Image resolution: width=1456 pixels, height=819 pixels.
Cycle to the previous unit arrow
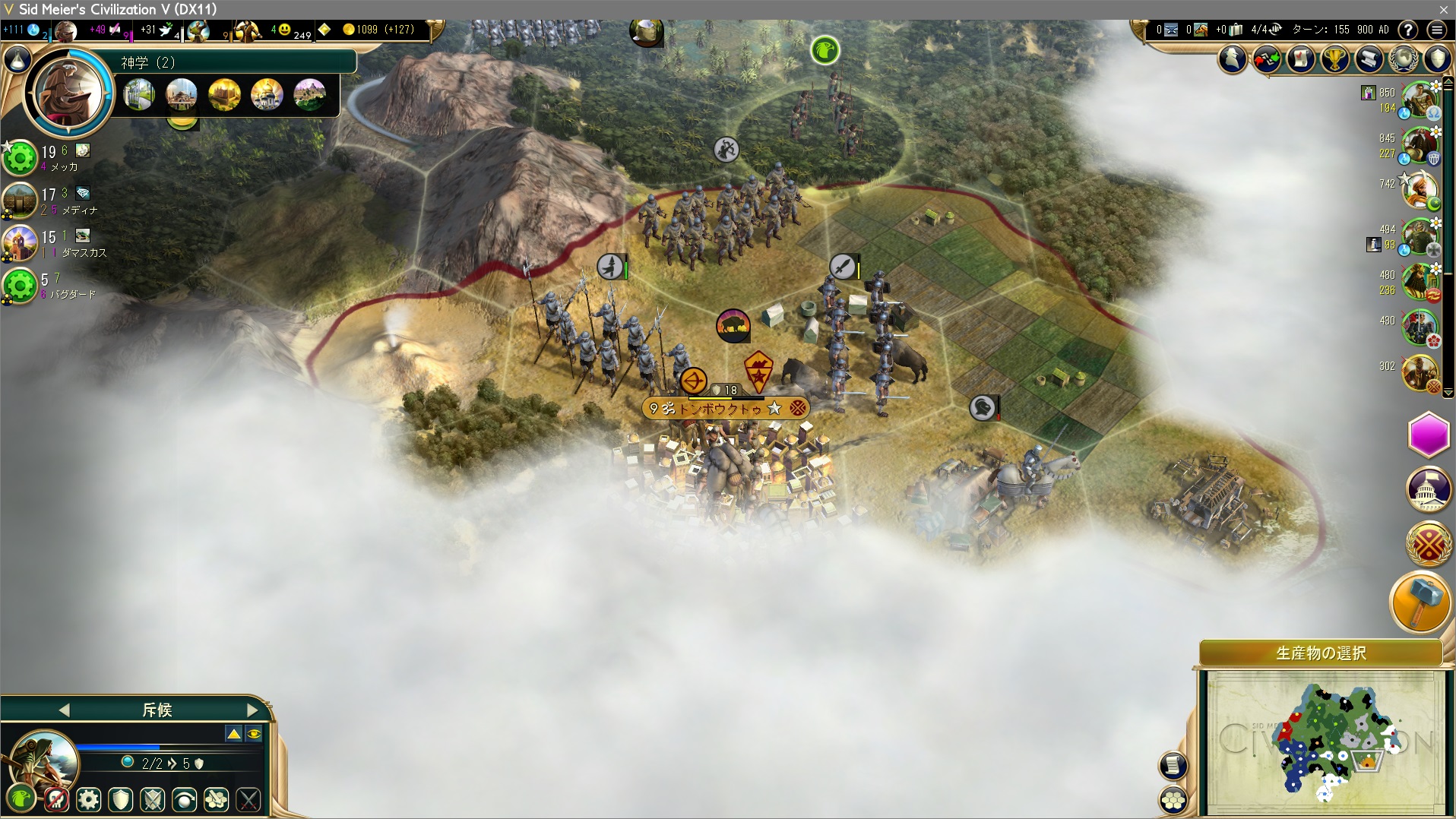click(64, 710)
